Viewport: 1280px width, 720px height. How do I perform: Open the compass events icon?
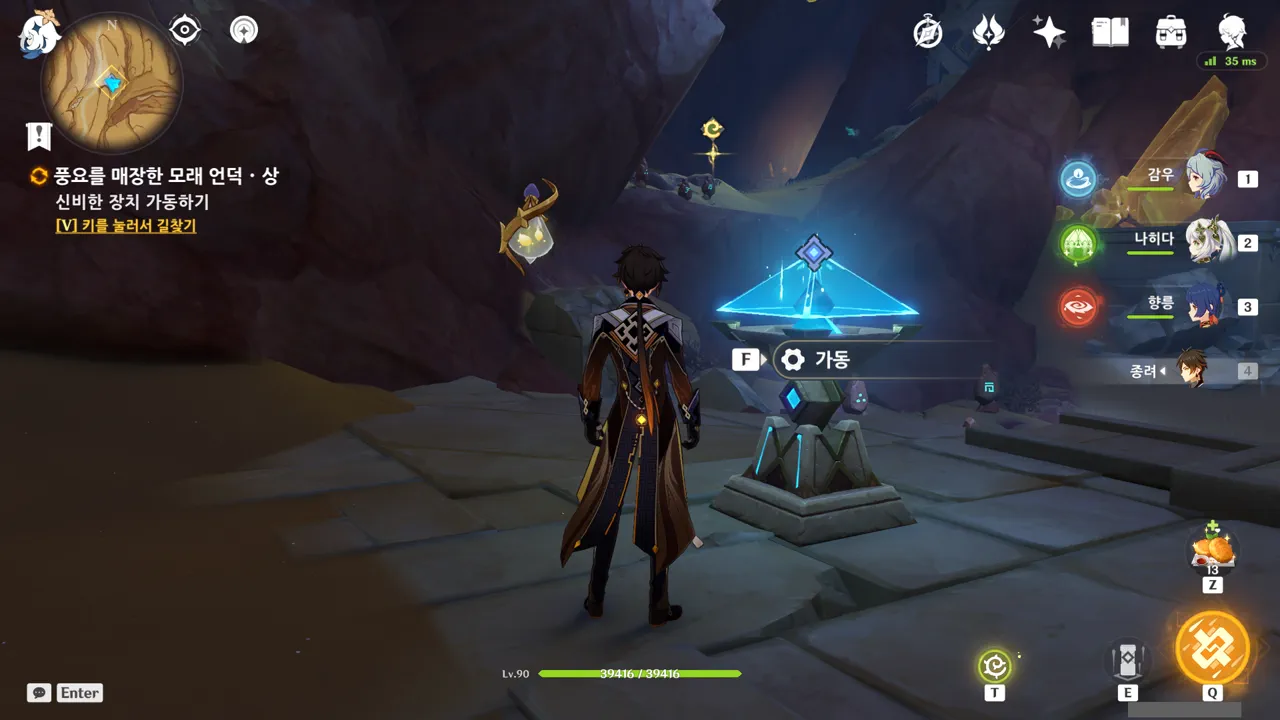tap(928, 32)
